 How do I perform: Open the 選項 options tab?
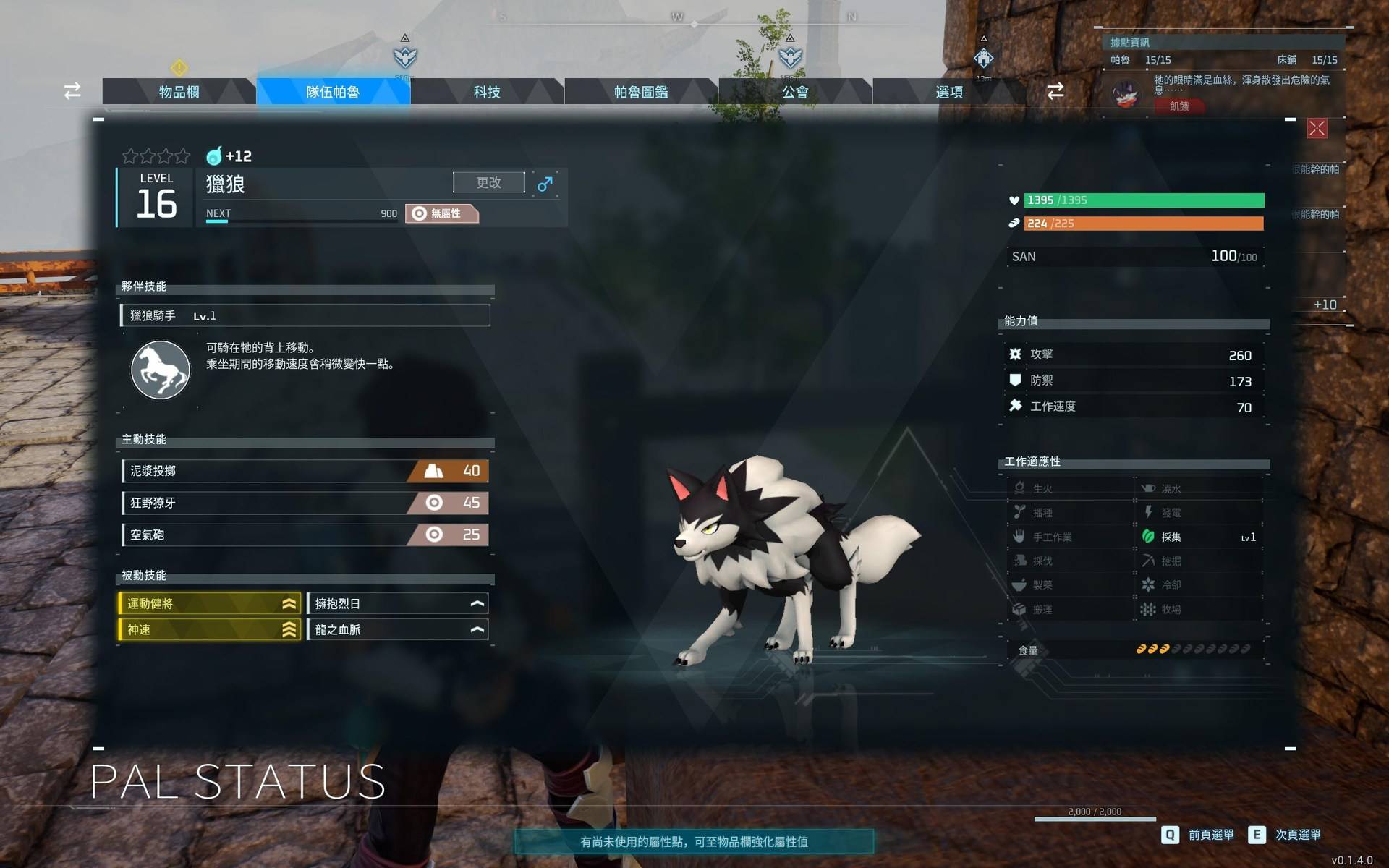[949, 92]
